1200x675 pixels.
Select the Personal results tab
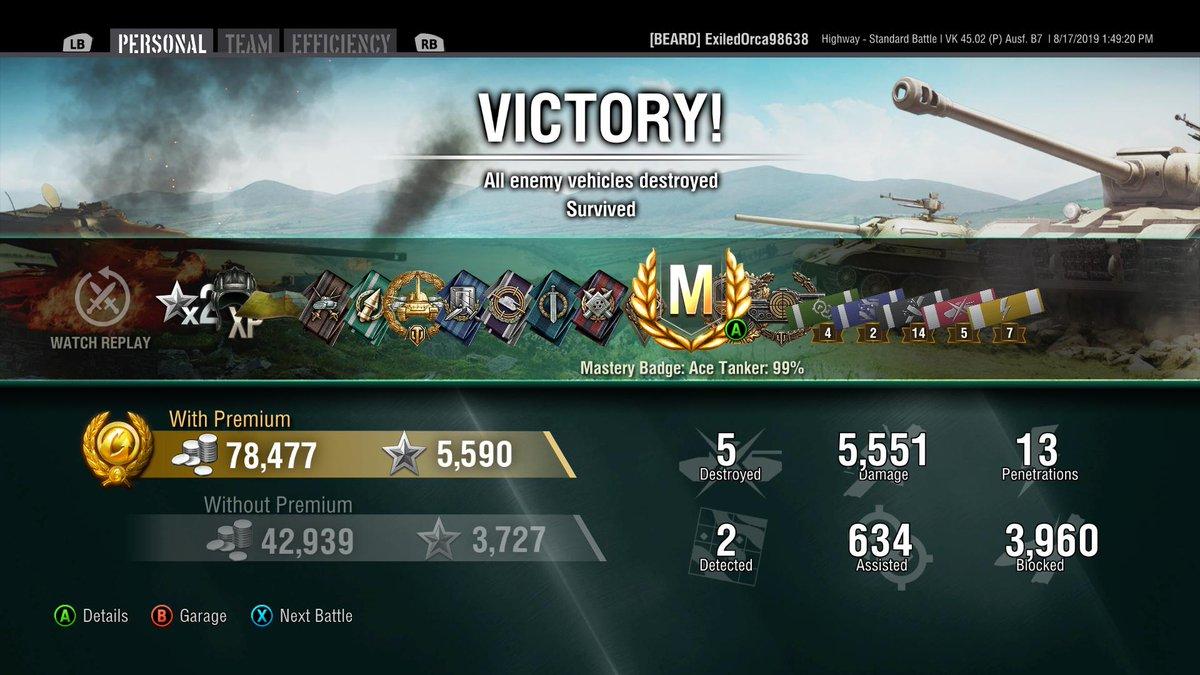pos(162,43)
